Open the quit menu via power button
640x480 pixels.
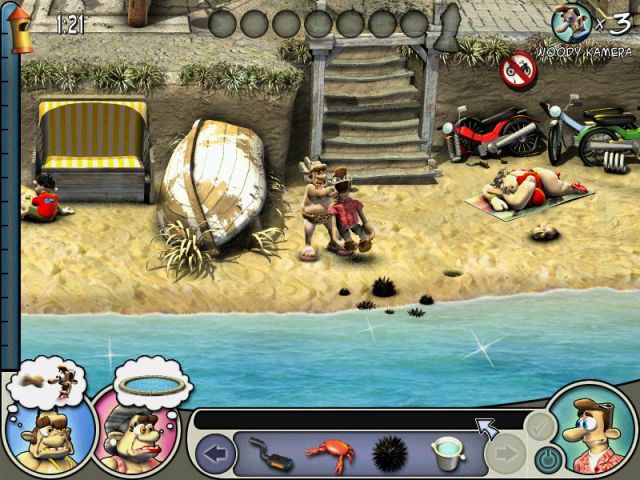[546, 460]
